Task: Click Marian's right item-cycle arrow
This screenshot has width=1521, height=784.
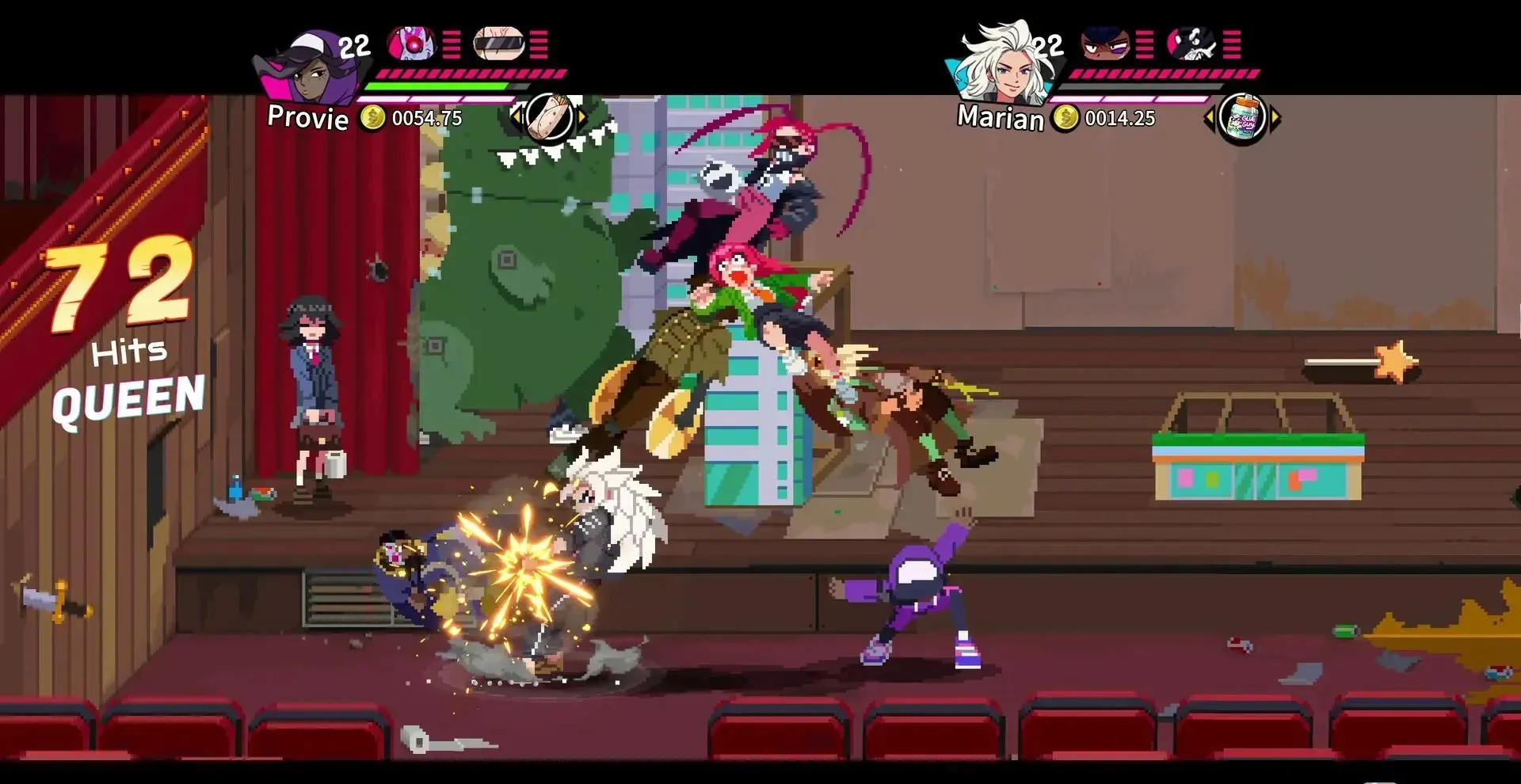Action: [x=1275, y=119]
